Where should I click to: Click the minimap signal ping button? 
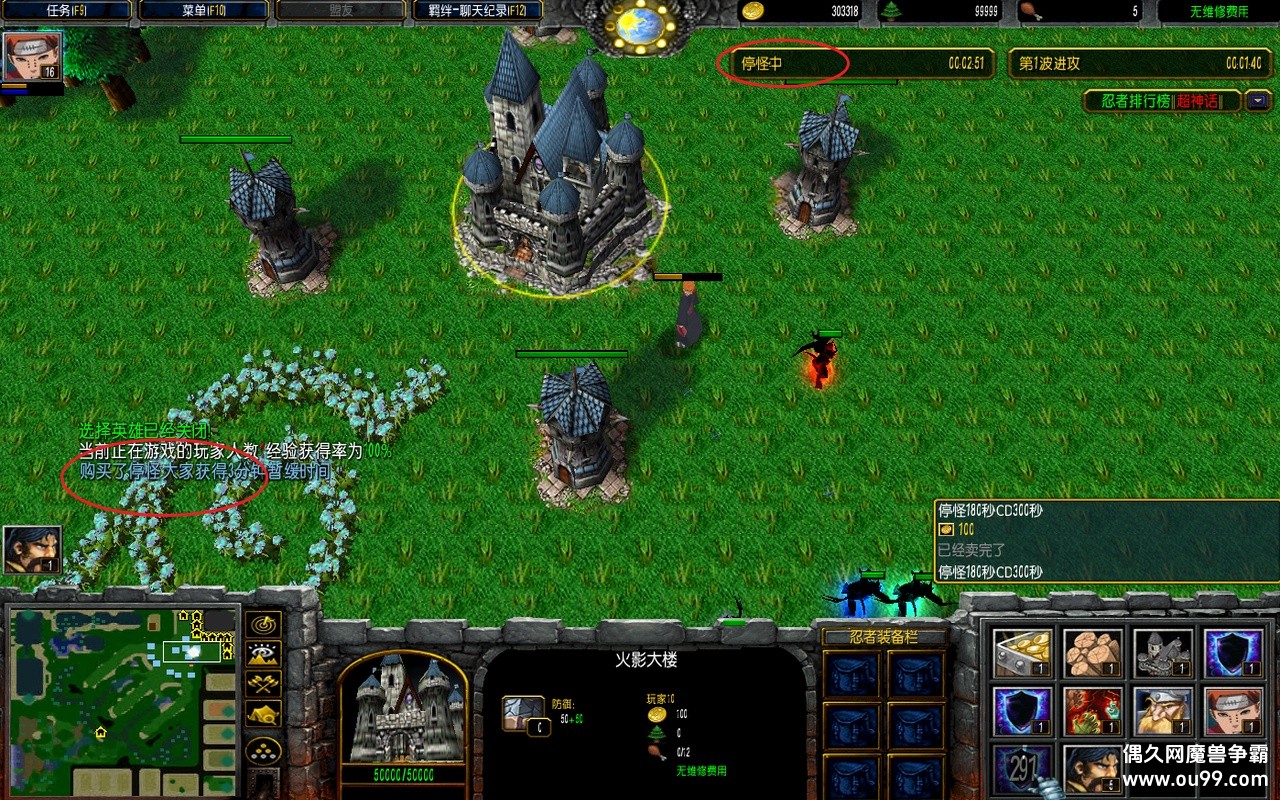click(x=264, y=625)
